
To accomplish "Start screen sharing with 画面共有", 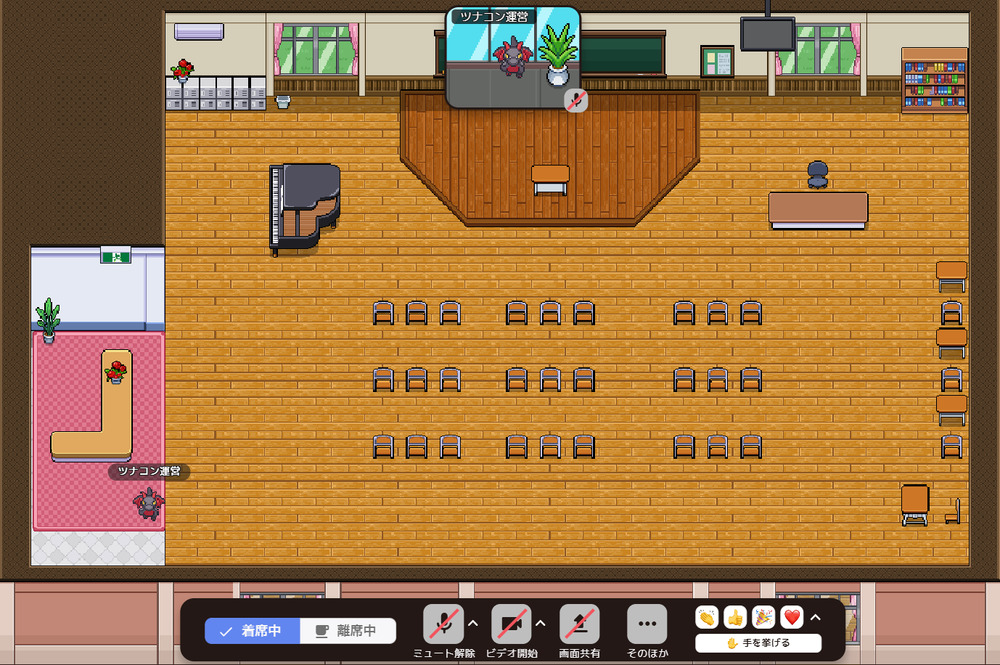I will point(579,624).
